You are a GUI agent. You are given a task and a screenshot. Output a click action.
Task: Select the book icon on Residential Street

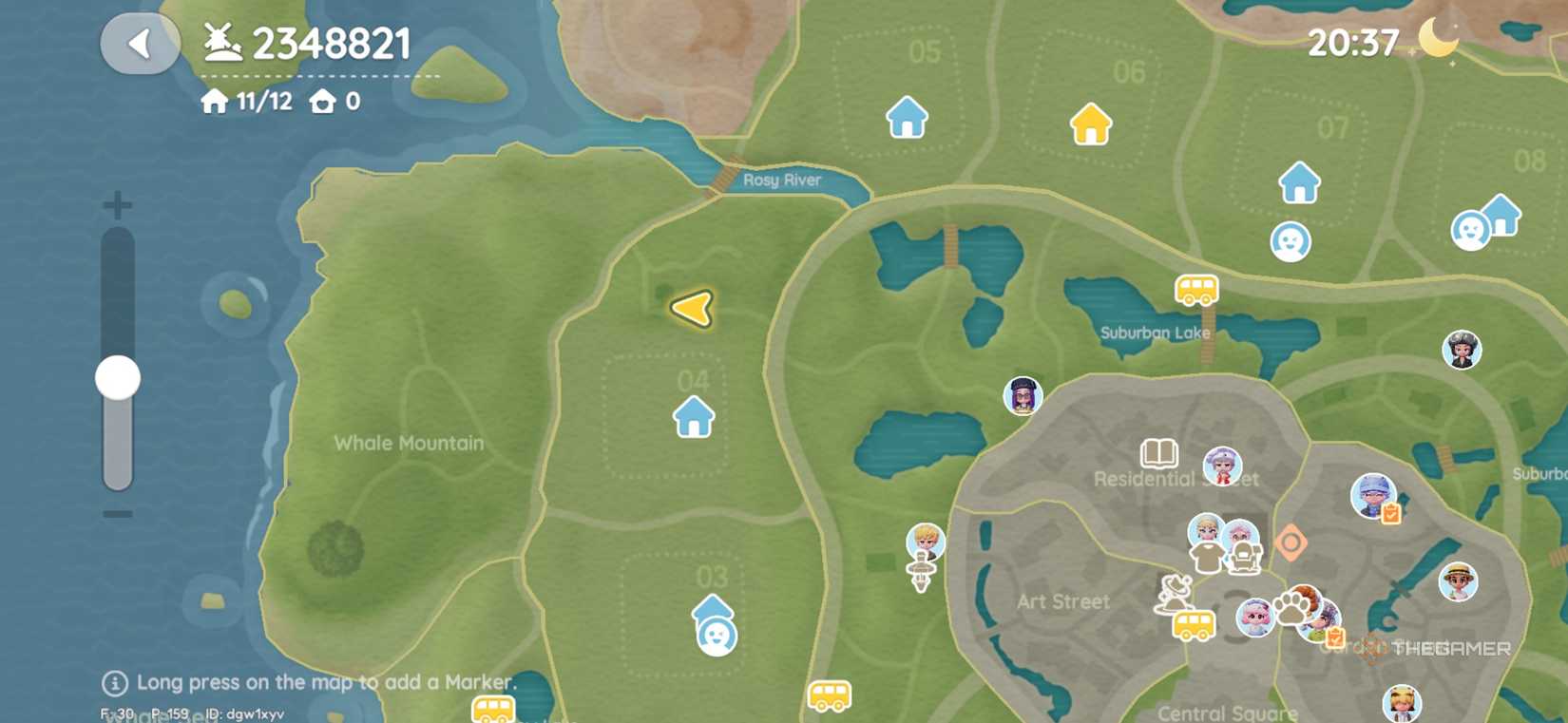click(x=1160, y=453)
